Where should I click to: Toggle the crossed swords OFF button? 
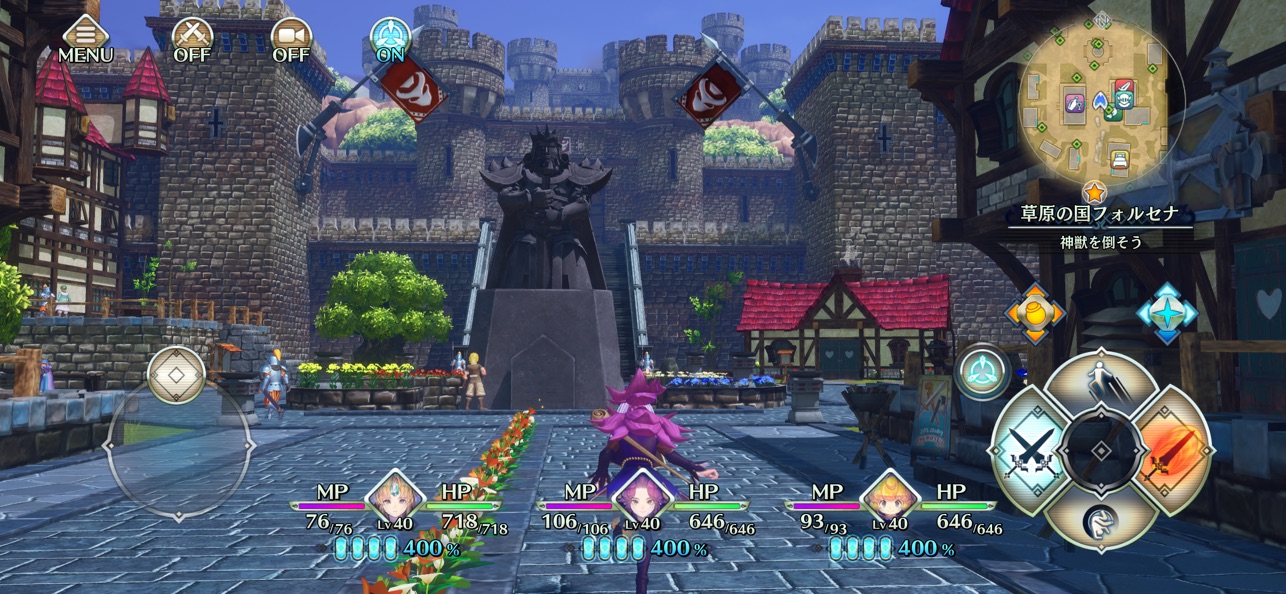pyautogui.click(x=192, y=40)
